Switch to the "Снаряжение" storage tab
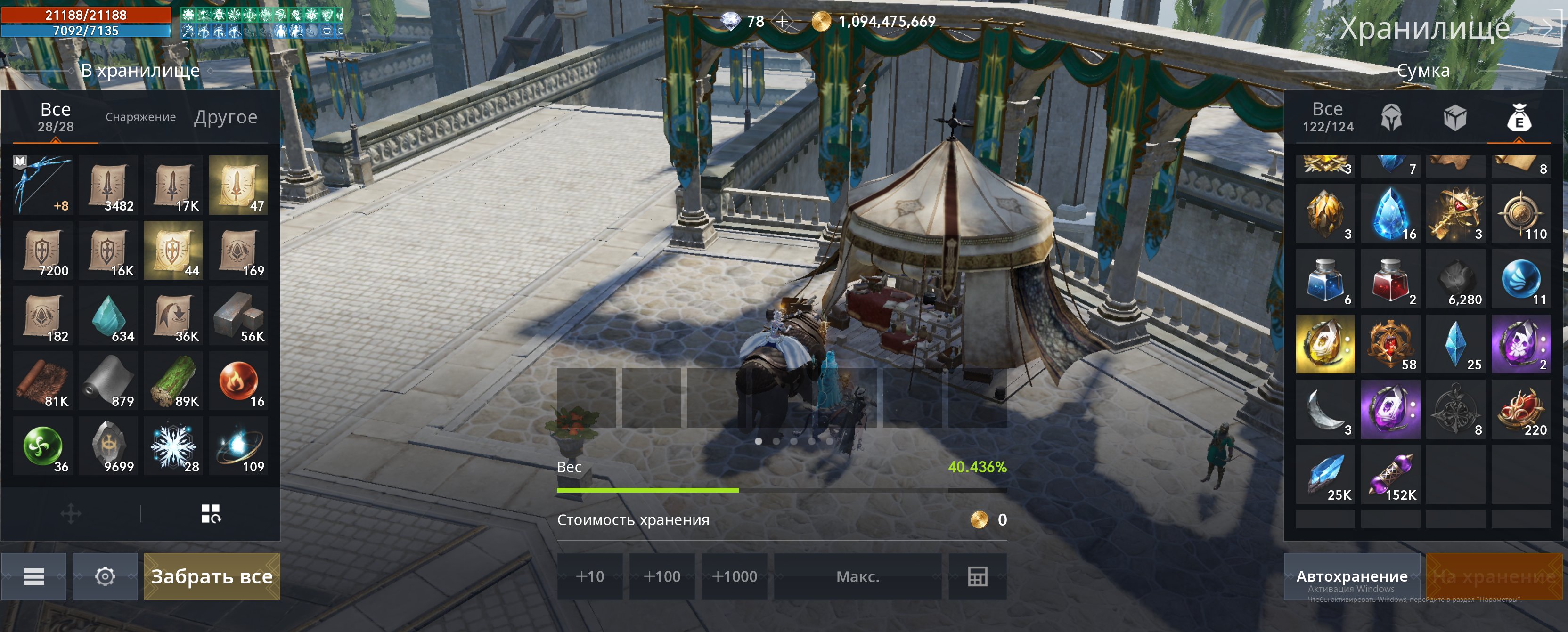Screen dimensions: 1568x632 tap(140, 117)
